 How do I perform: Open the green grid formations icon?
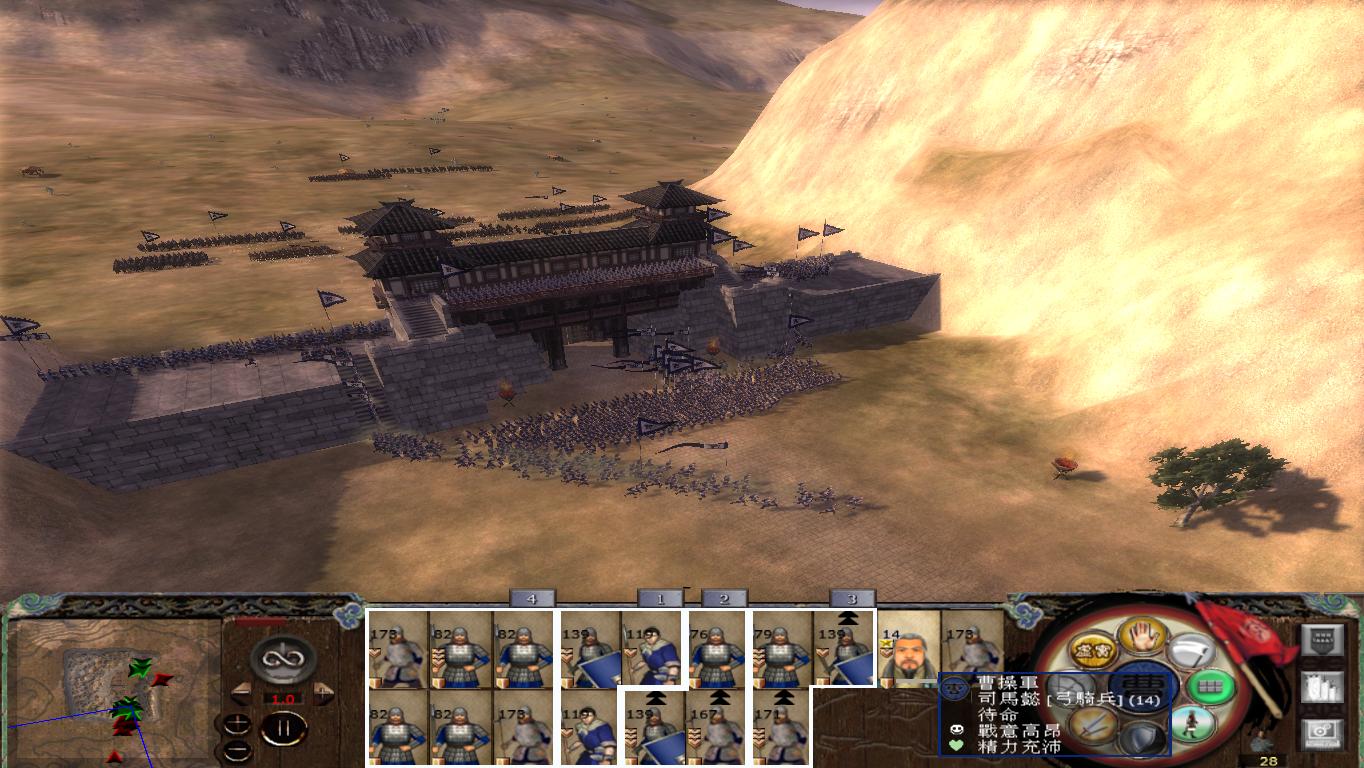[1210, 687]
